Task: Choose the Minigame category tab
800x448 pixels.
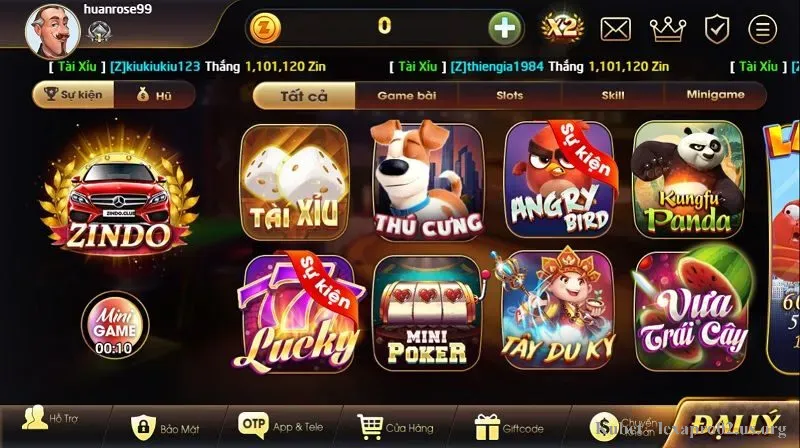Action: [715, 96]
